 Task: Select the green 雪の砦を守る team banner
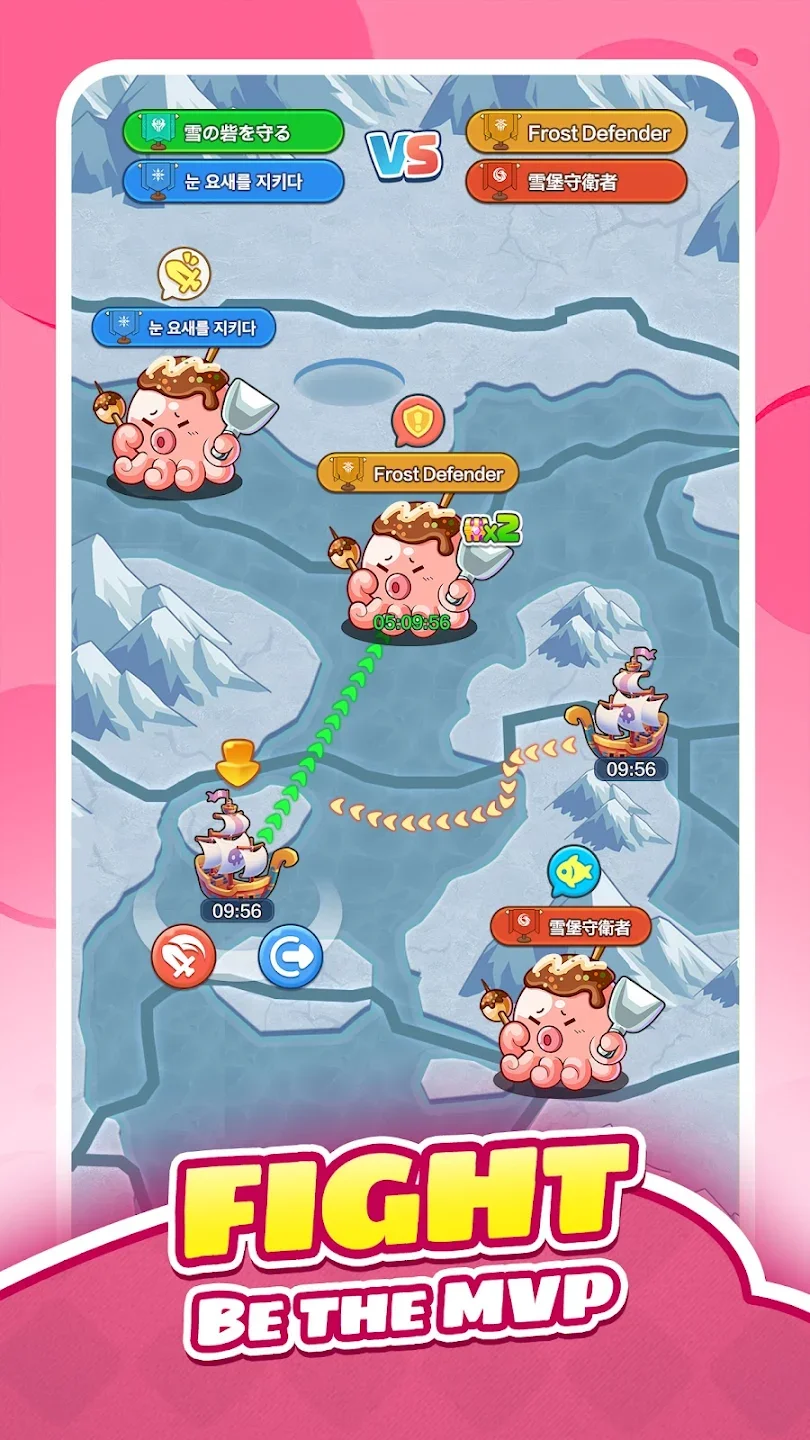pyautogui.click(x=233, y=132)
